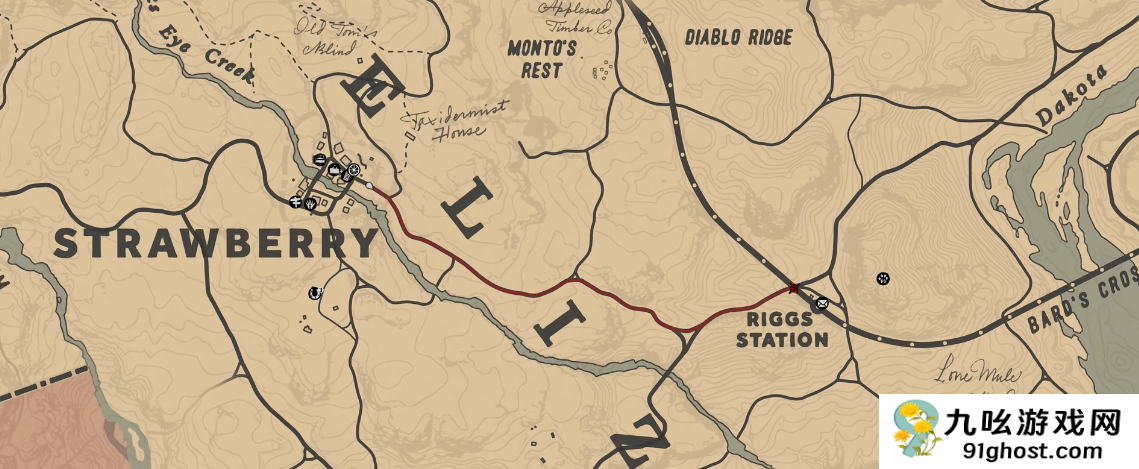The width and height of the screenshot is (1139, 469).
Task: Click the paw print marker east of Riggs Station
Action: pyautogui.click(x=883, y=277)
